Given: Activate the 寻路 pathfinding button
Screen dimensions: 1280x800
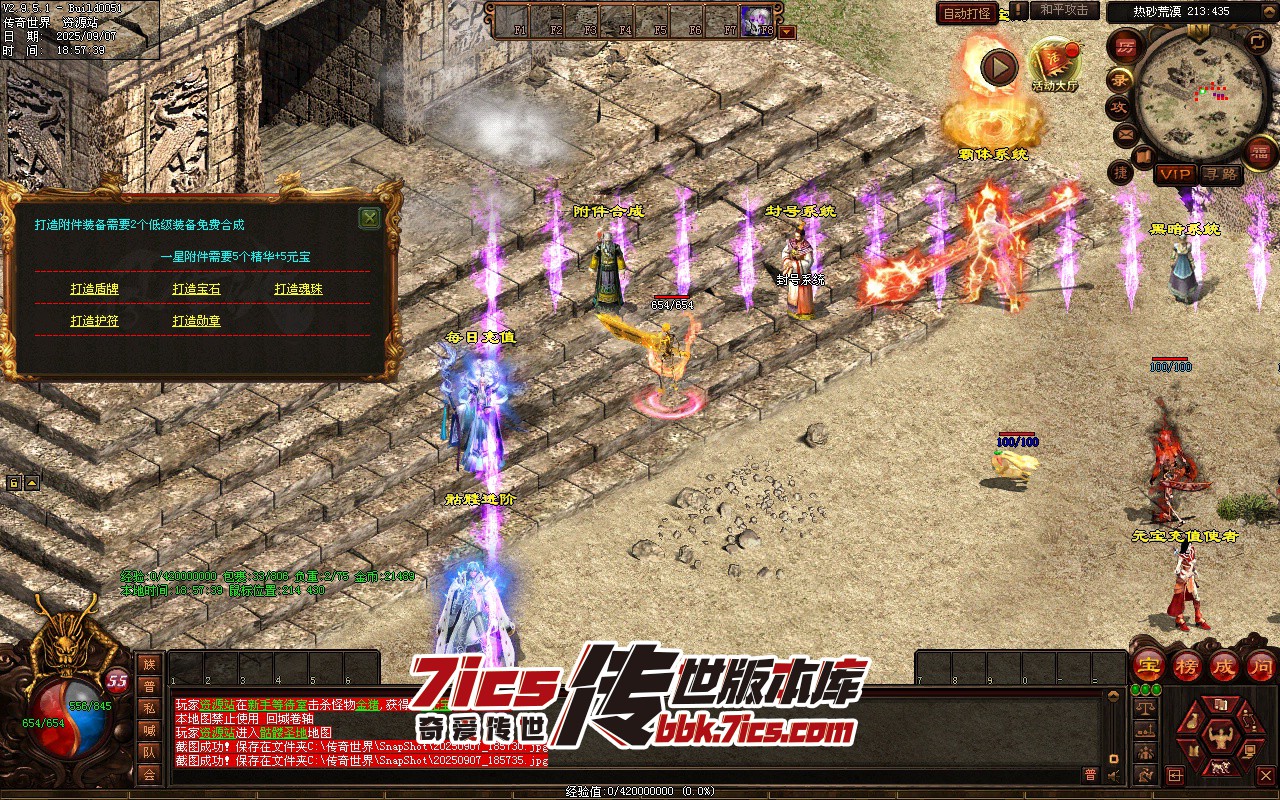Looking at the screenshot, I should point(1220,174).
